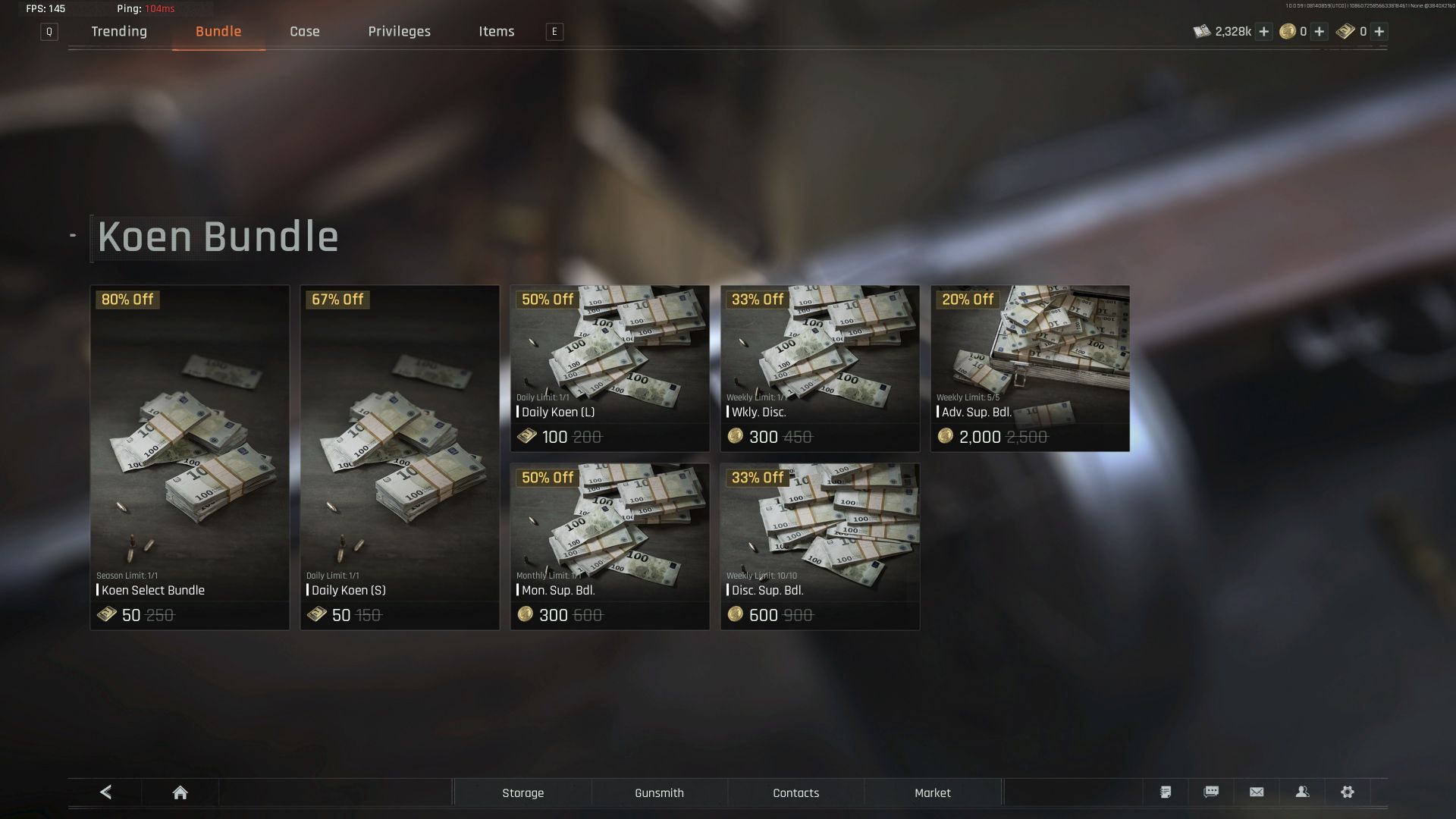This screenshot has width=1456, height=819.
Task: Add more Koen cash with plus button
Action: (x=1263, y=31)
